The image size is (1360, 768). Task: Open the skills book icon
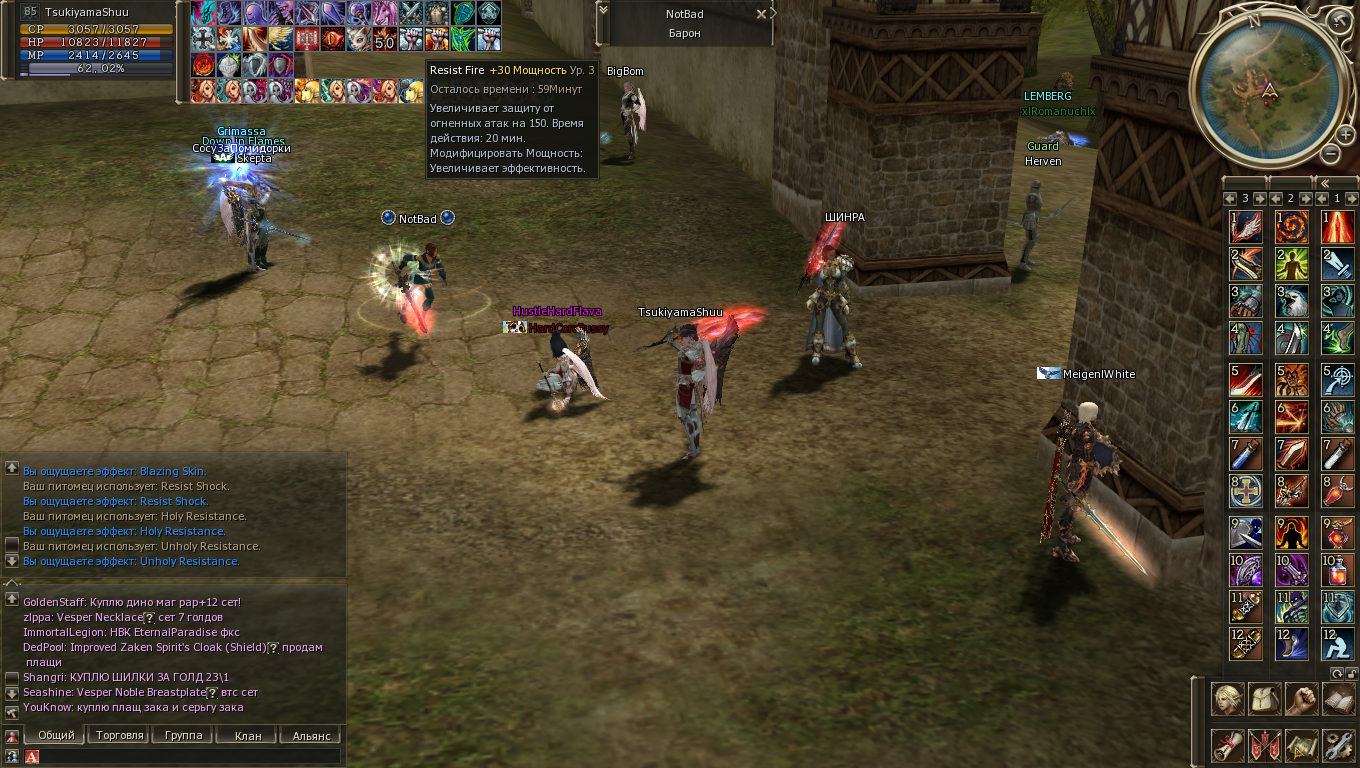[1338, 698]
